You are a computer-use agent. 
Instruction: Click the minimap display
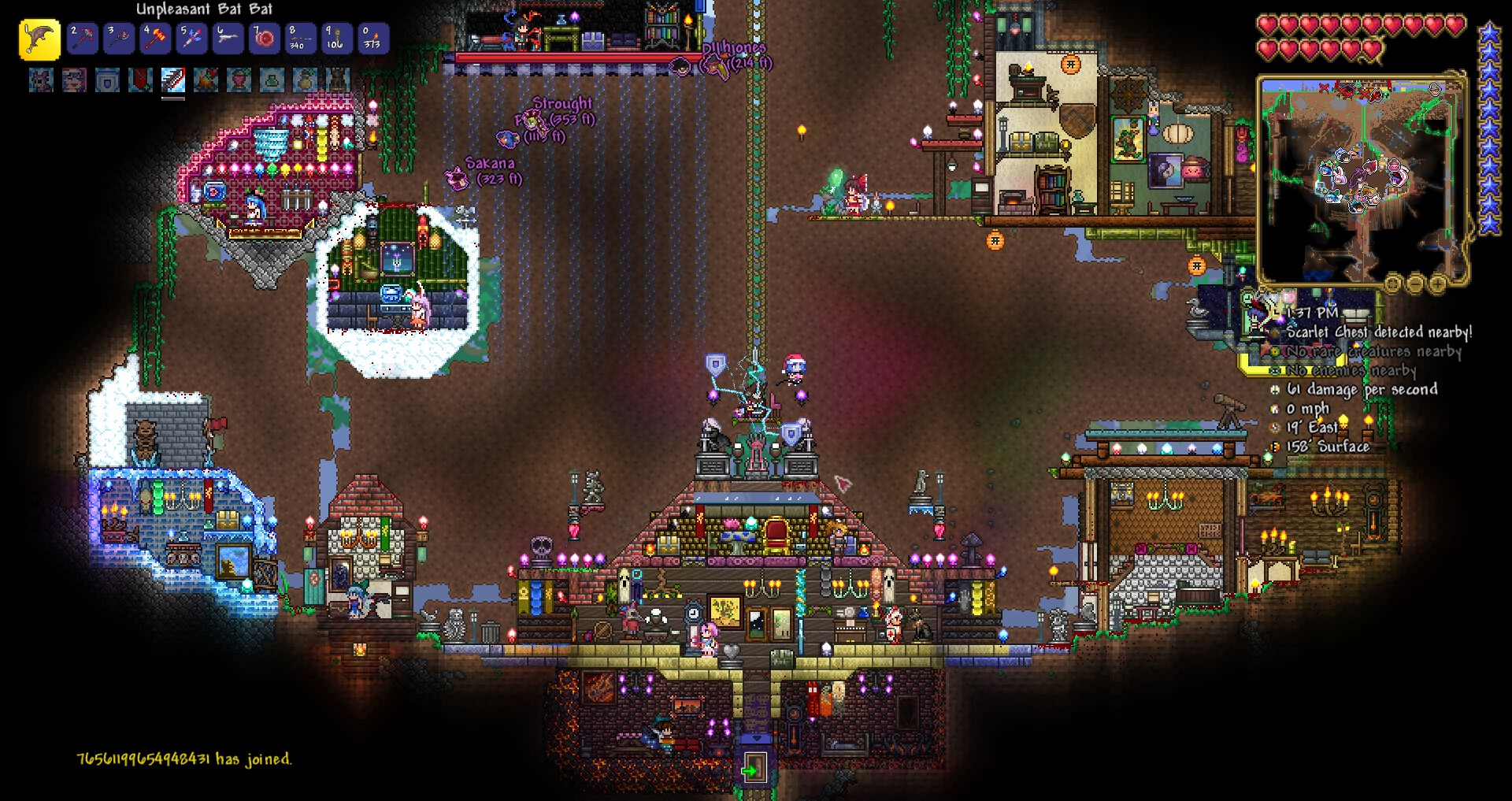pos(1361,180)
